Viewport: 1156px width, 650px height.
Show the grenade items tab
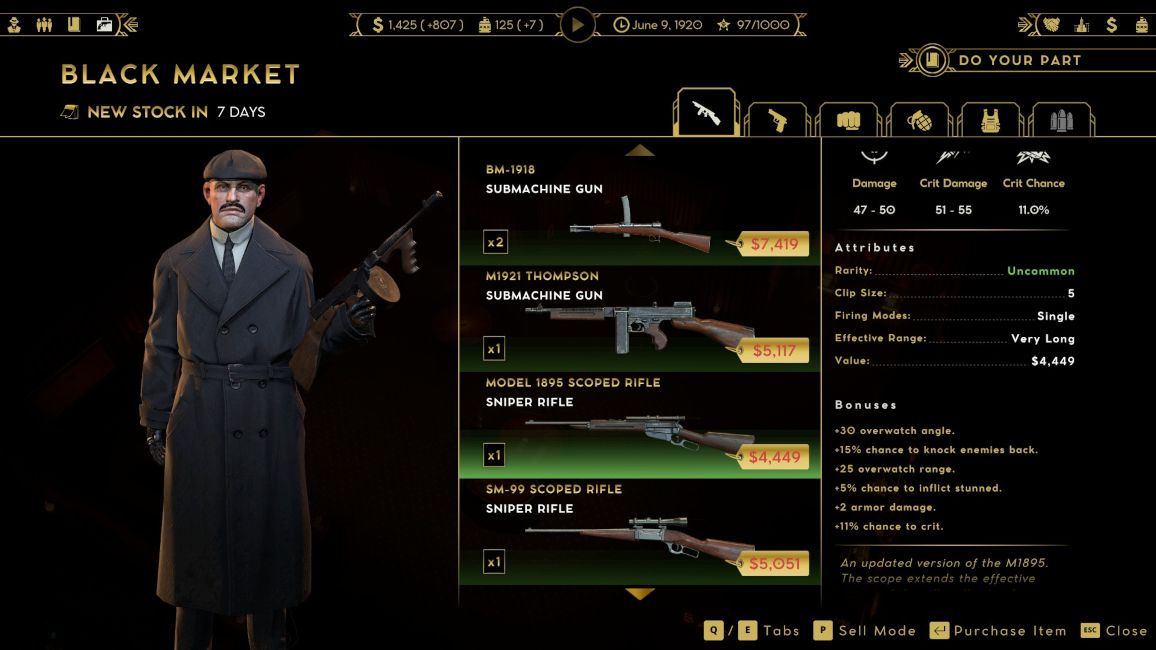[x=918, y=120]
